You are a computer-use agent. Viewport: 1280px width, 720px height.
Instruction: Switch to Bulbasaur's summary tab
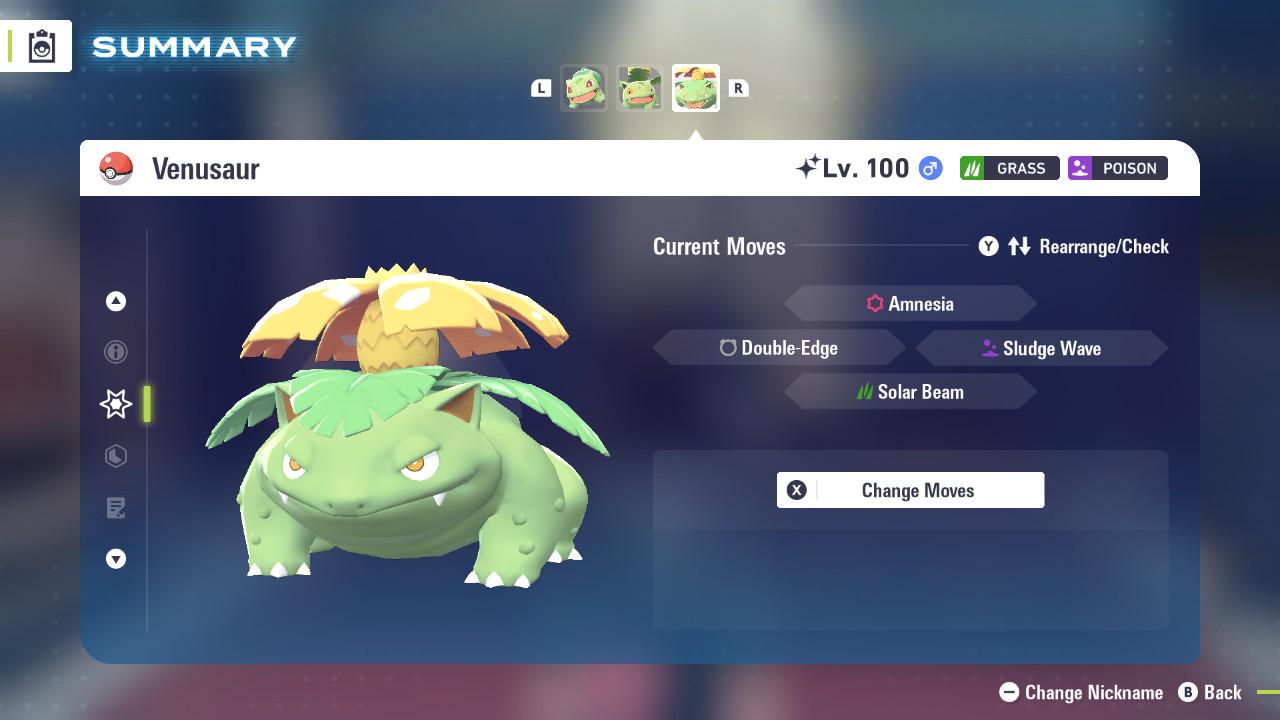point(585,87)
